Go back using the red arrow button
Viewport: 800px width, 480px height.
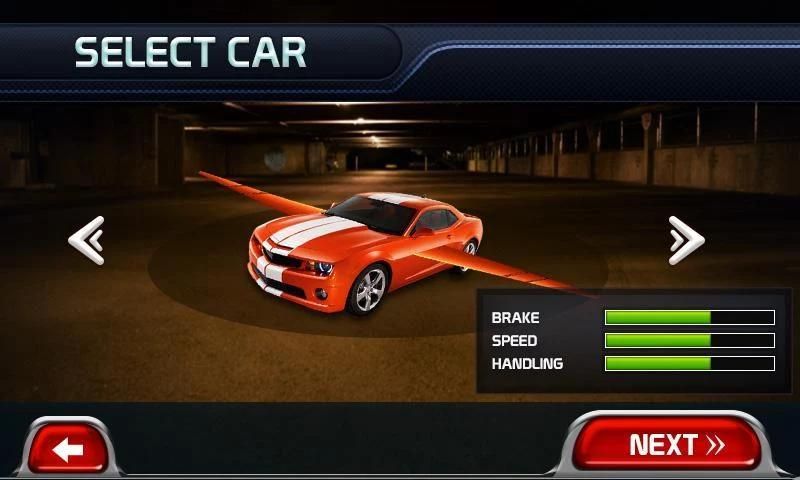68,448
